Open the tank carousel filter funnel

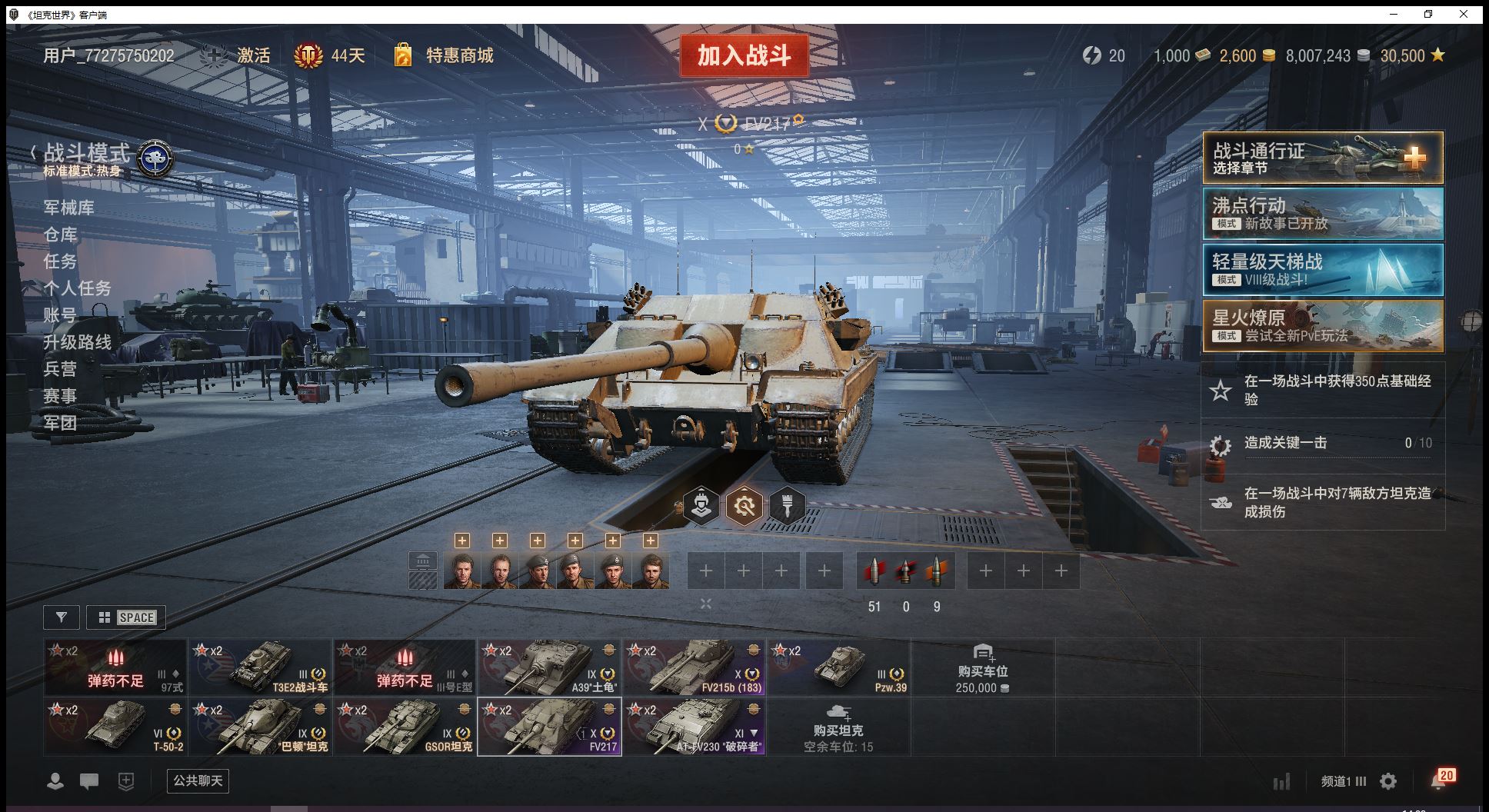[x=62, y=617]
